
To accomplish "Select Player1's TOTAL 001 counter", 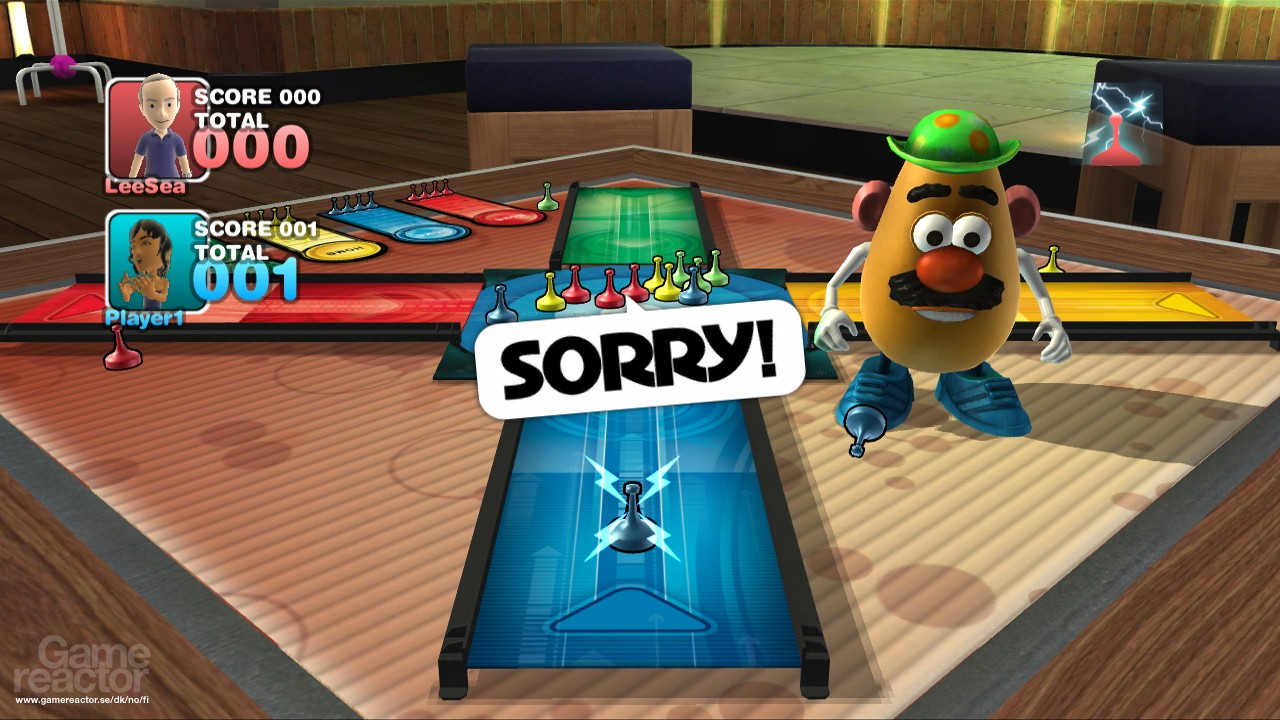I will point(247,285).
